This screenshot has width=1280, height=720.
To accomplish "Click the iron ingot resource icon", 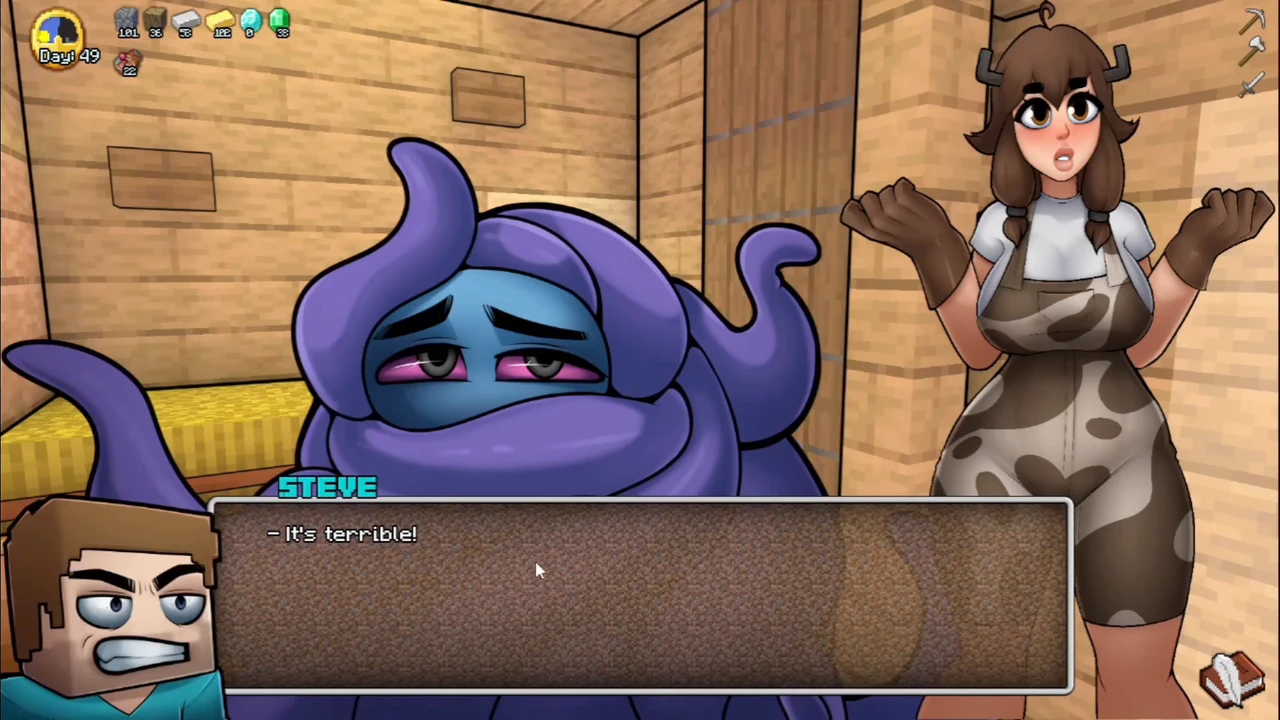I will click(186, 19).
